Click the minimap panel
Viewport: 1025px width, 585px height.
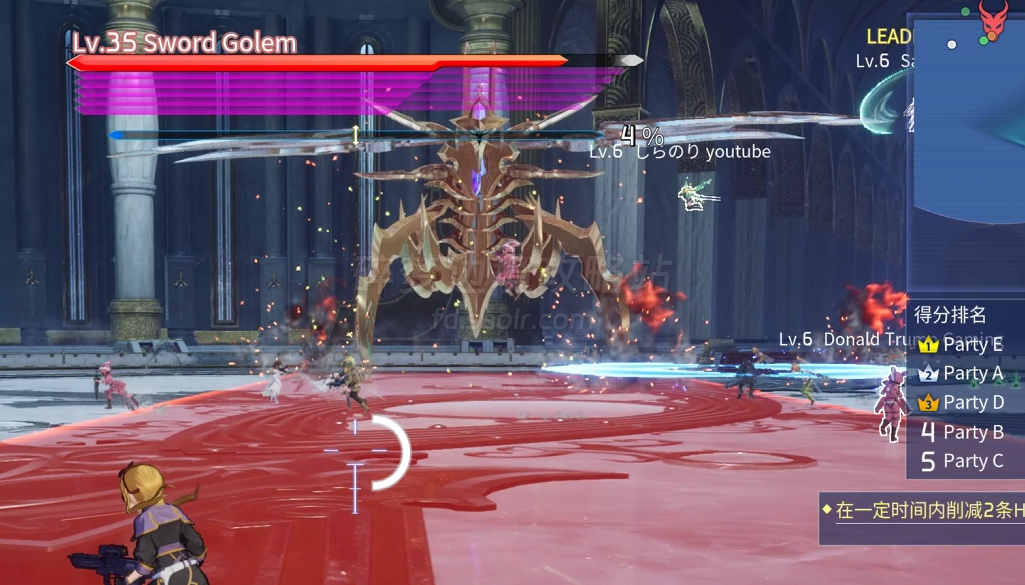coord(966,150)
